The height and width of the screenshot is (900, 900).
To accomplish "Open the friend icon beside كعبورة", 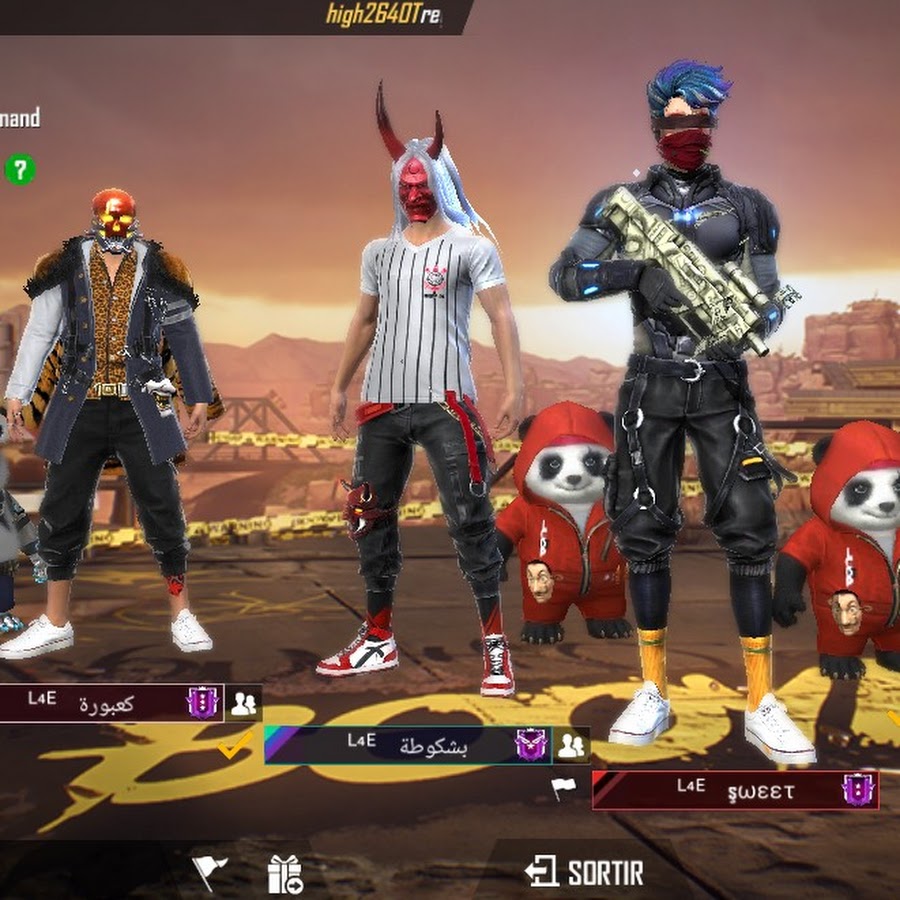I will click(243, 703).
